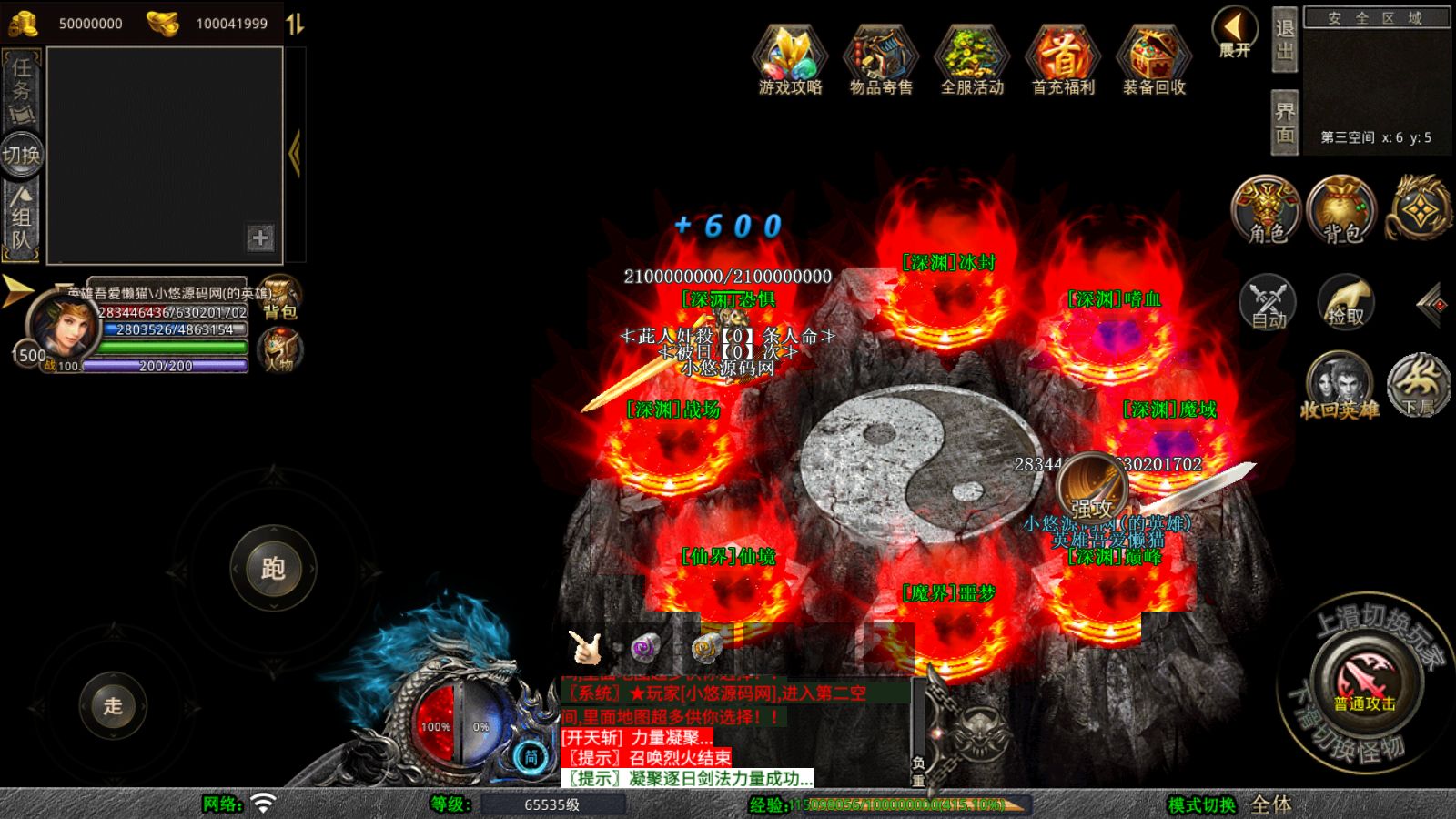Click the 退出 exit button
This screenshot has height=819, width=1456.
(x=1284, y=39)
